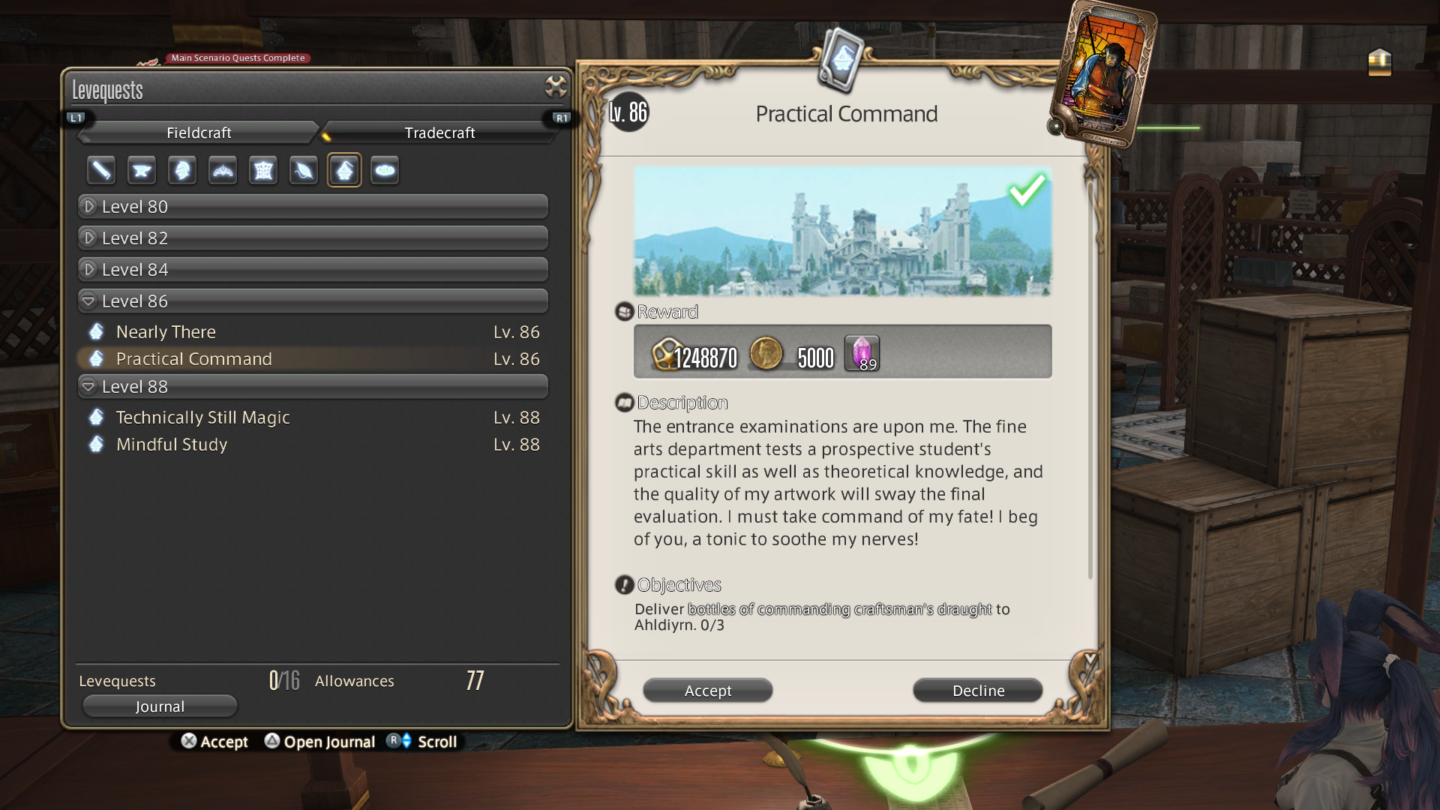Select the Goldsmith crown icon
This screenshot has width=1440, height=810.
coord(222,170)
